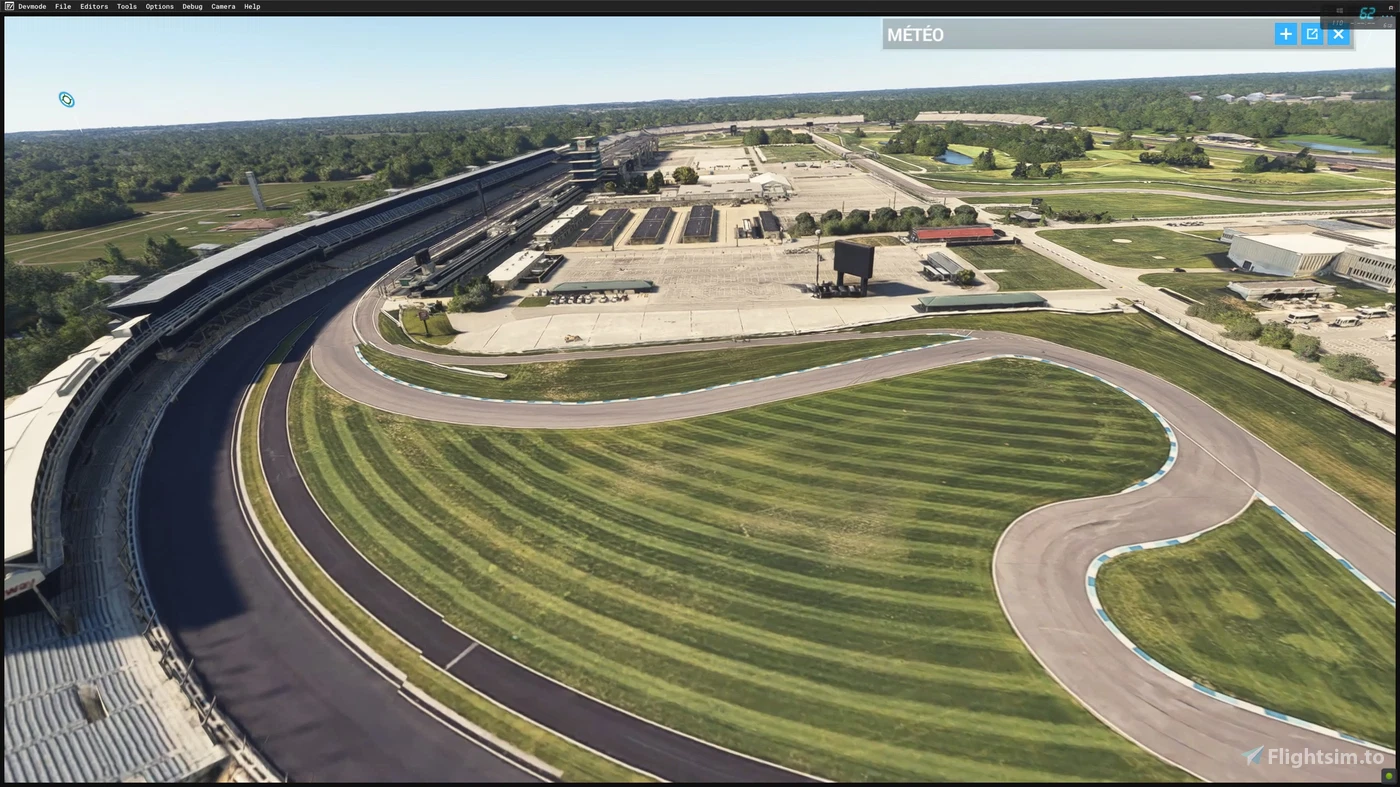
Task: Click the MÉTÉO panel title bar
Action: [914, 33]
